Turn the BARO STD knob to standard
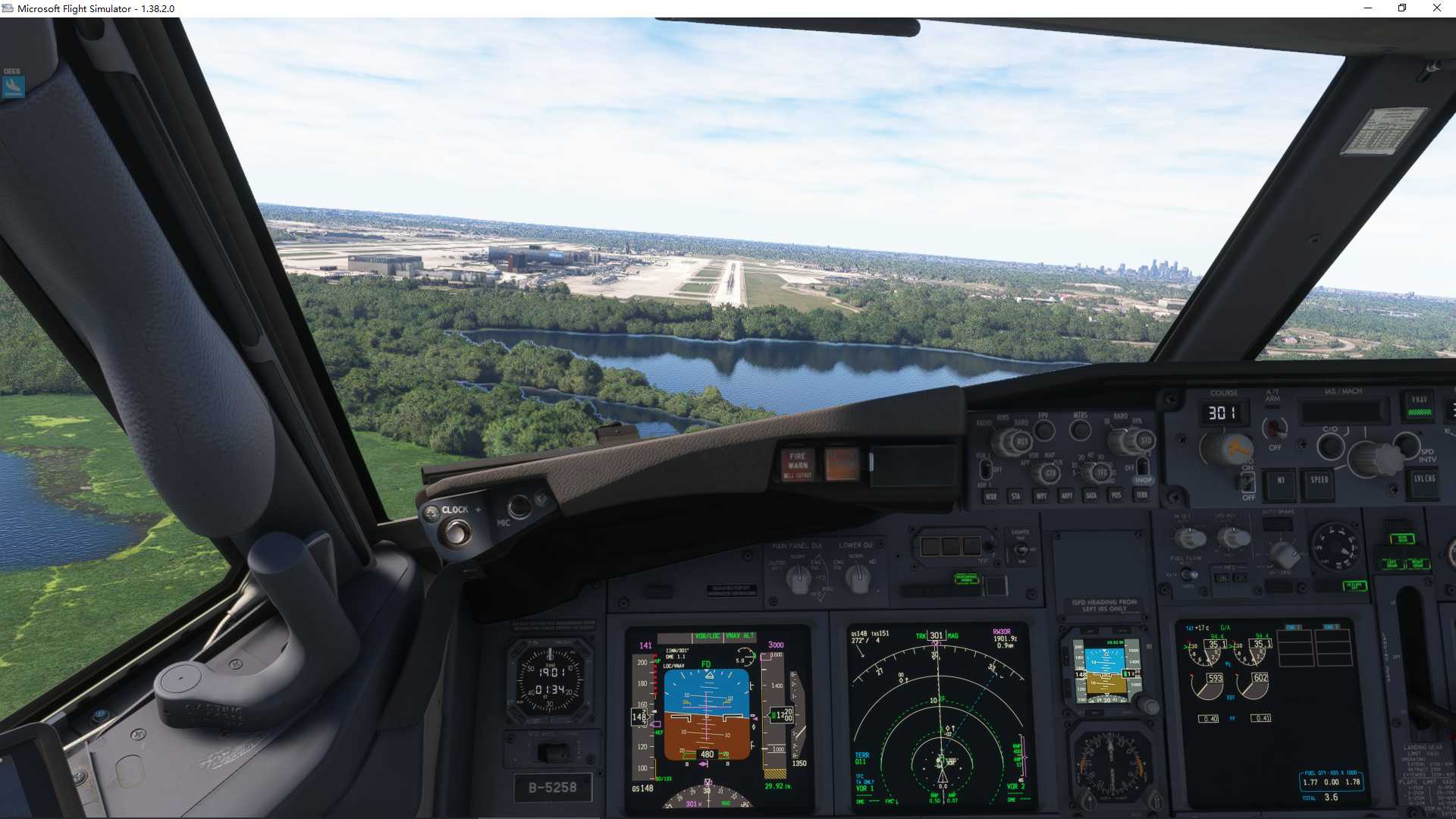This screenshot has height=819, width=1456. tap(1147, 440)
